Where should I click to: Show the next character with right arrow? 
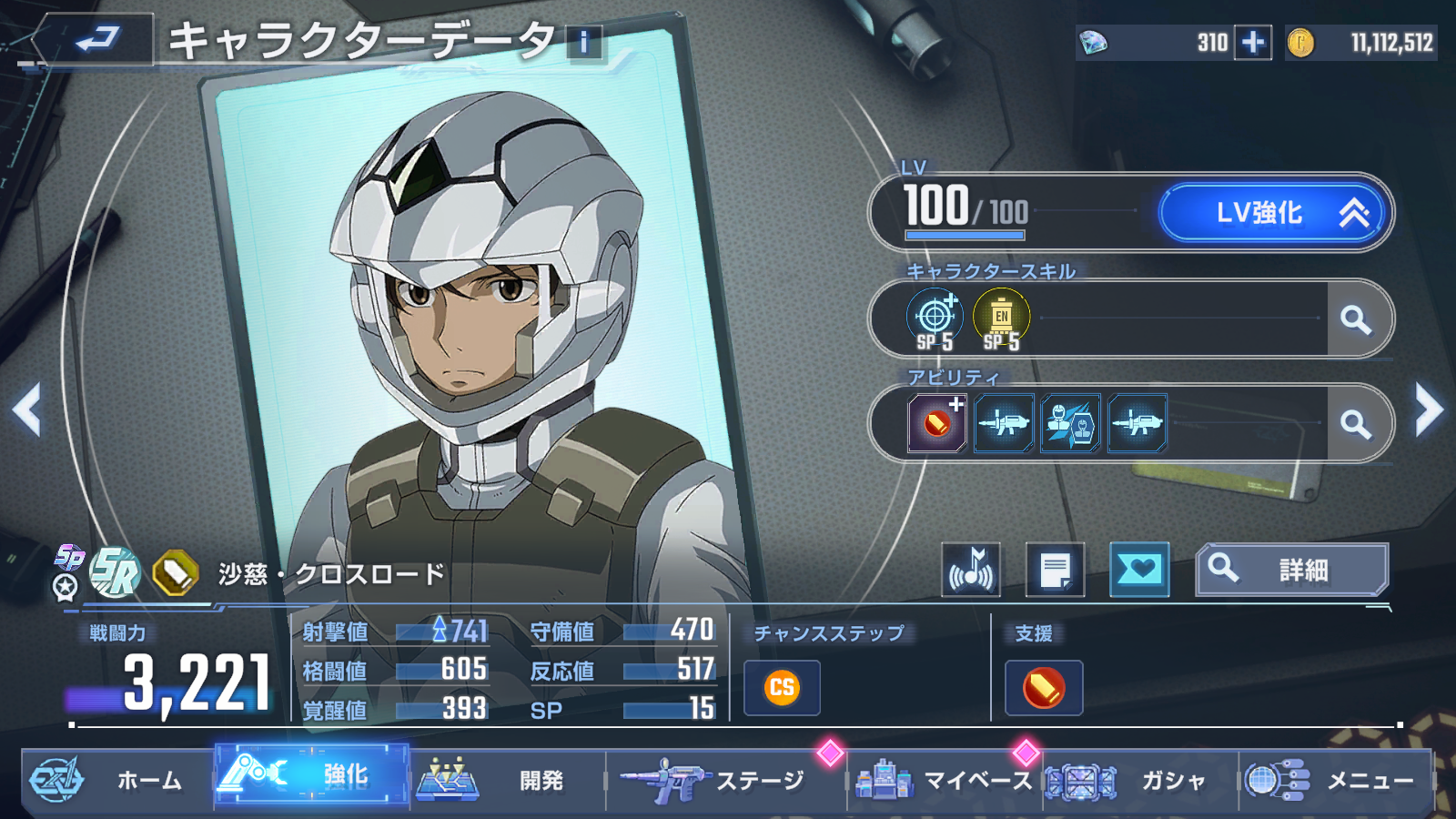[1429, 409]
